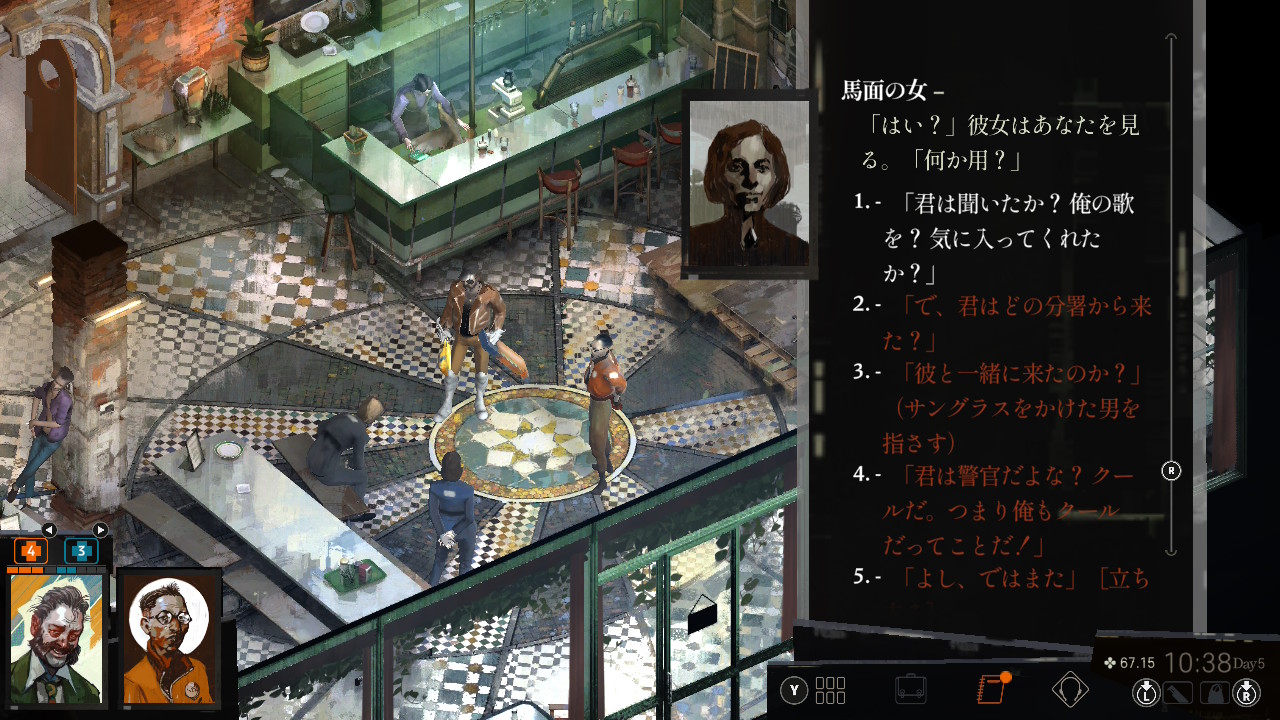This screenshot has height=720, width=1280.
Task: Open the orange notebook journal
Action: tap(990, 690)
